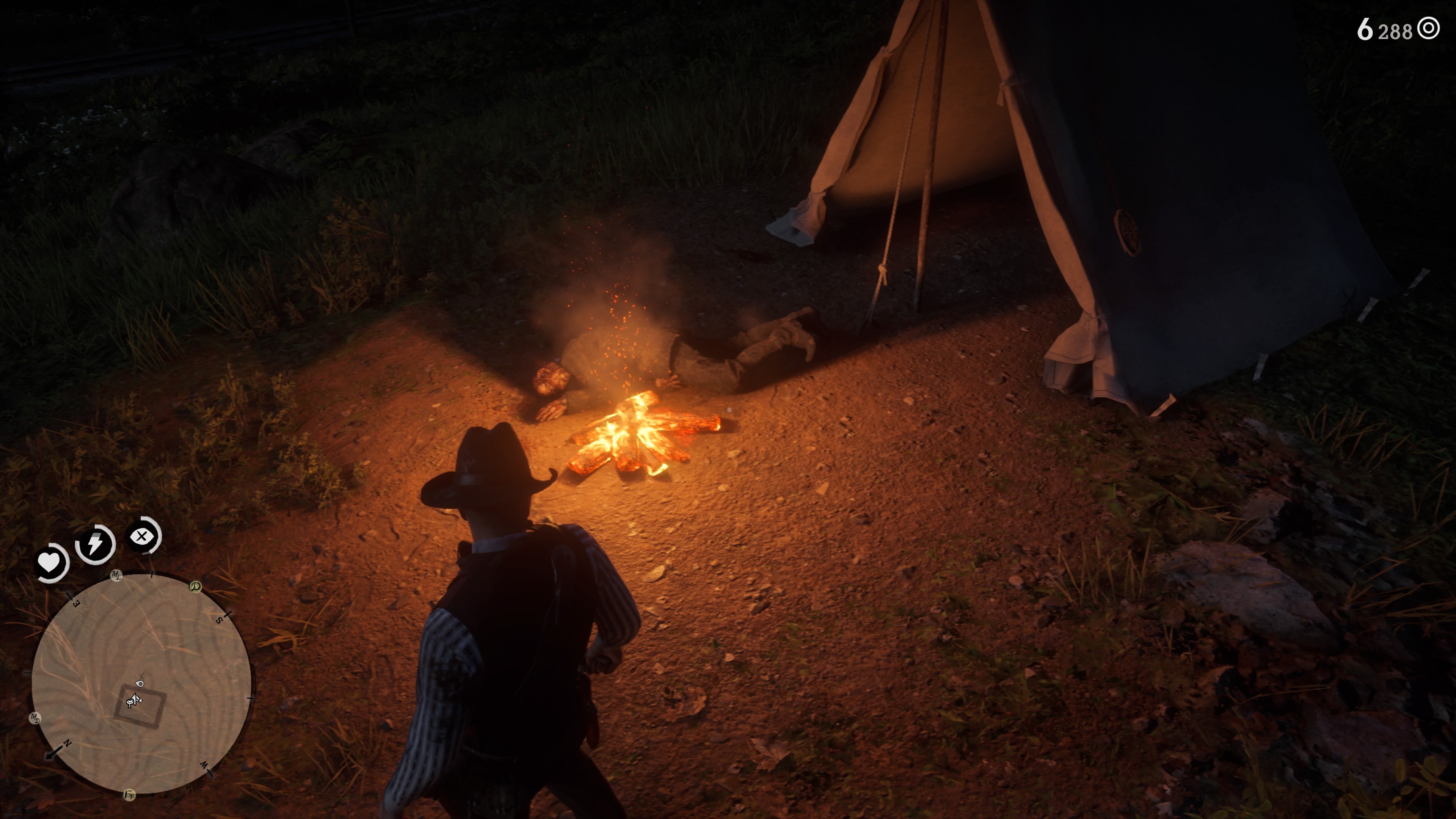Click the Dead Eye core icon
1456x819 pixels.
tap(142, 536)
